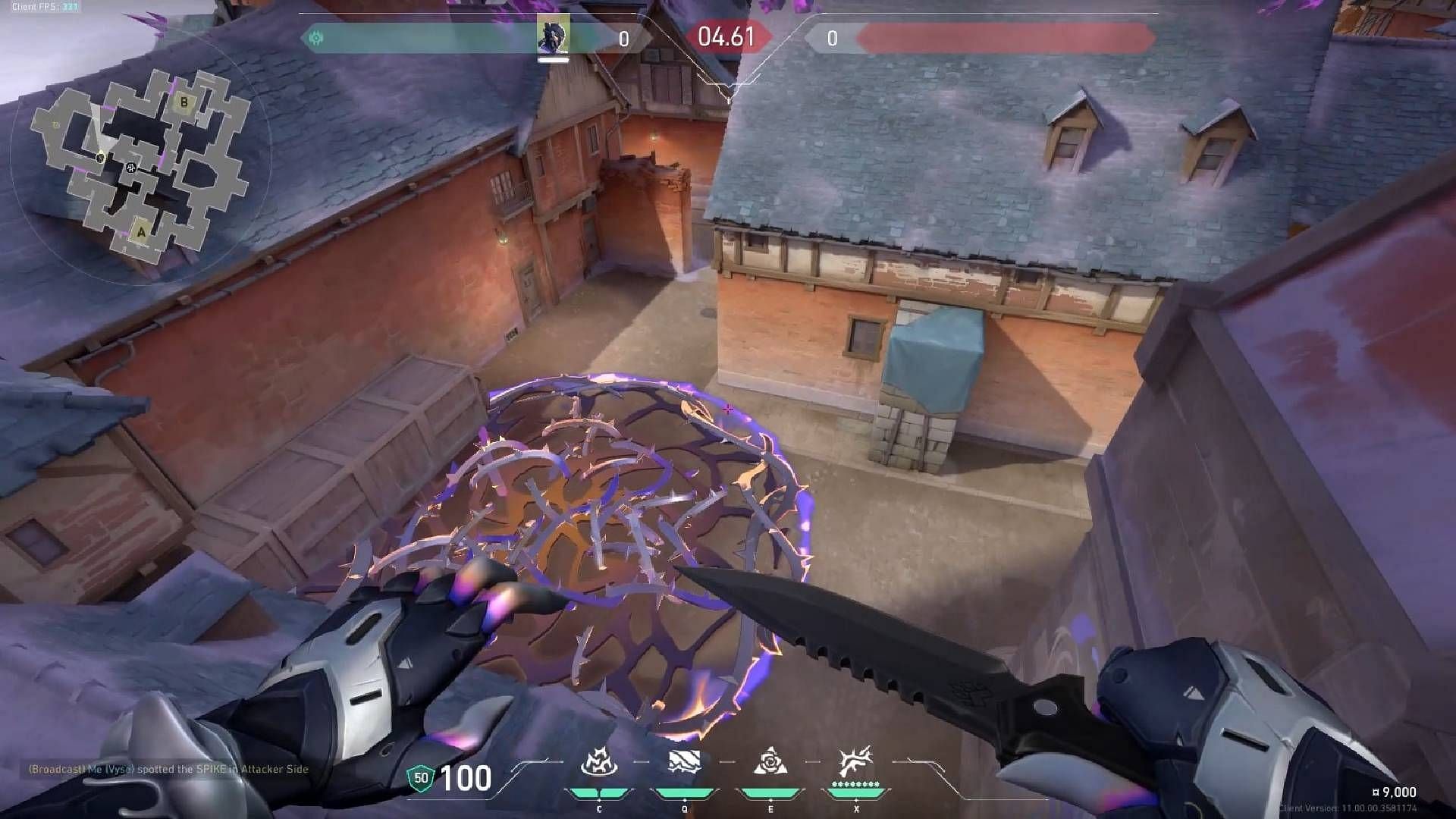Click the armor shield icon beside health value
Viewport: 1456px width, 819px height.
[422, 778]
